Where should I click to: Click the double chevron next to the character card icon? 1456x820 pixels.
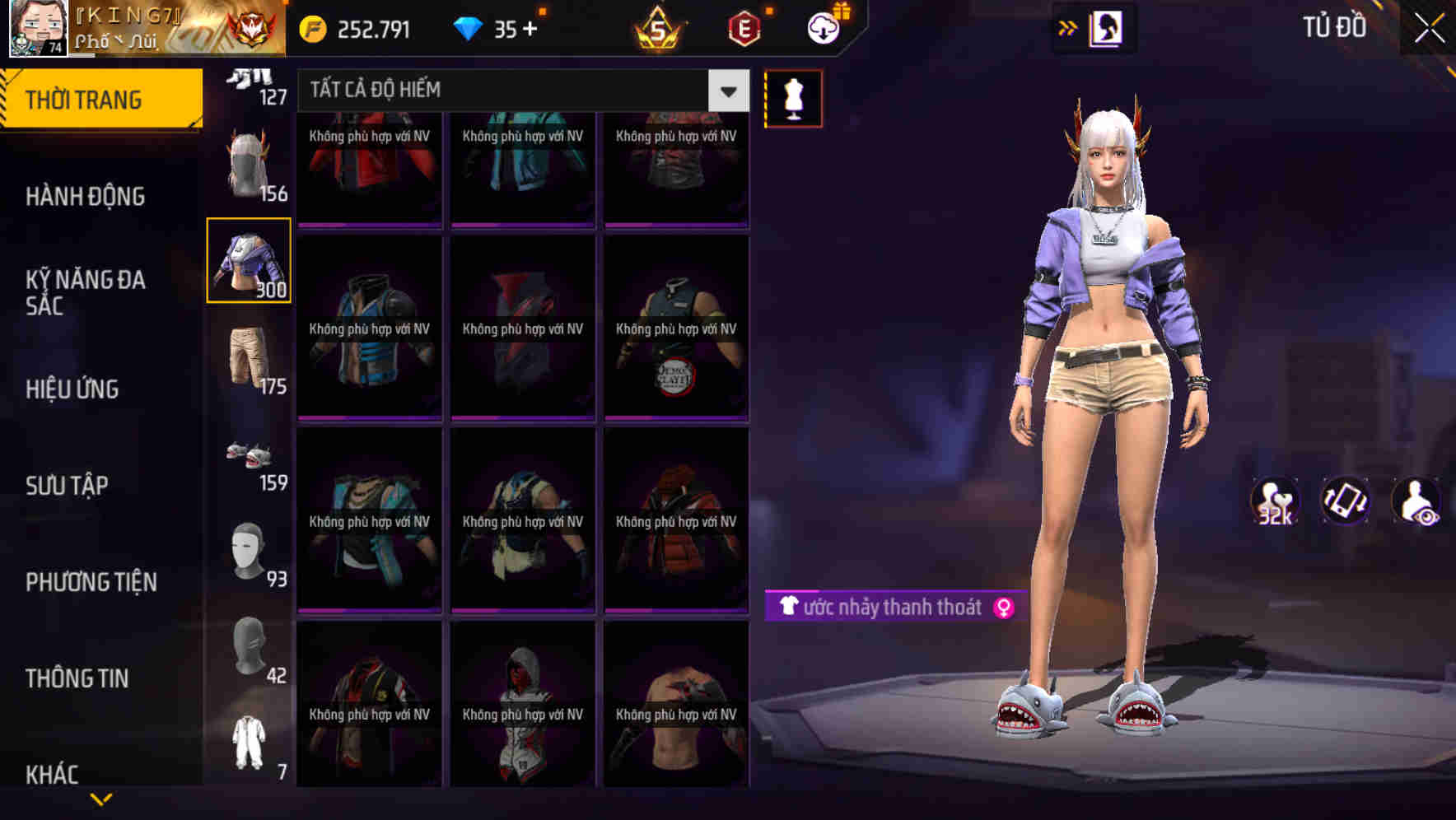tap(1068, 27)
